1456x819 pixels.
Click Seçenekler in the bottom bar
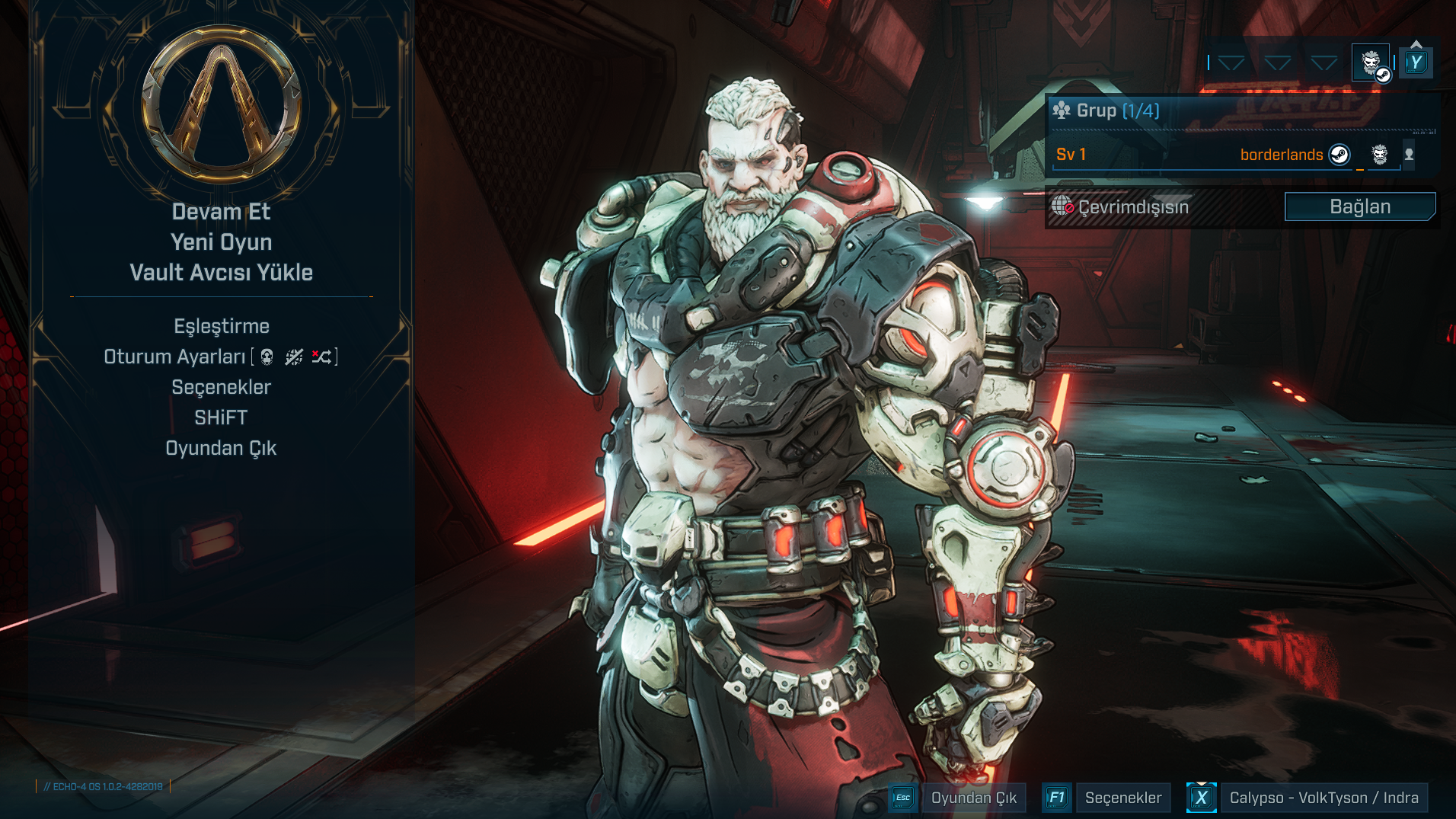coord(1122,798)
